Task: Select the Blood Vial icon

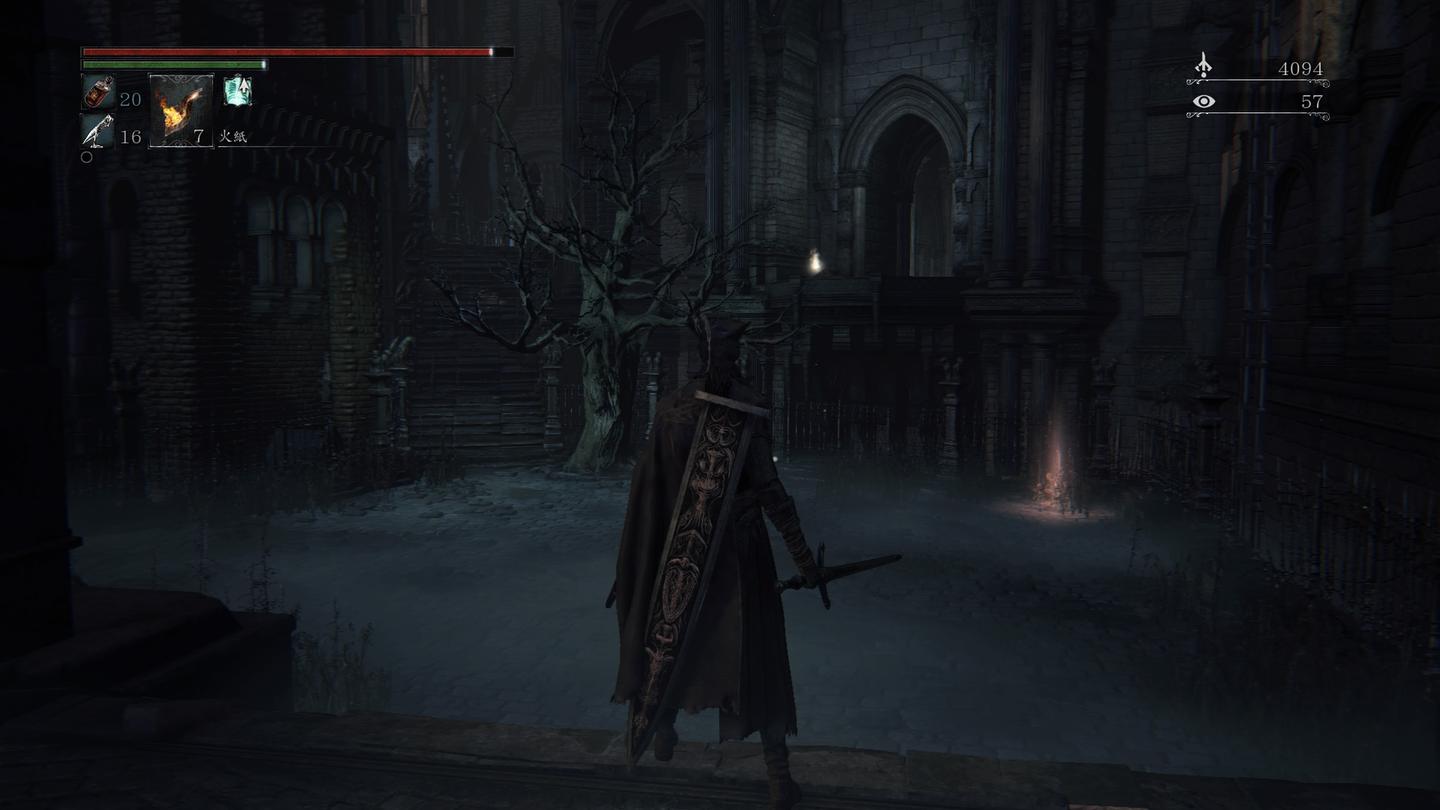Action: 98,93
